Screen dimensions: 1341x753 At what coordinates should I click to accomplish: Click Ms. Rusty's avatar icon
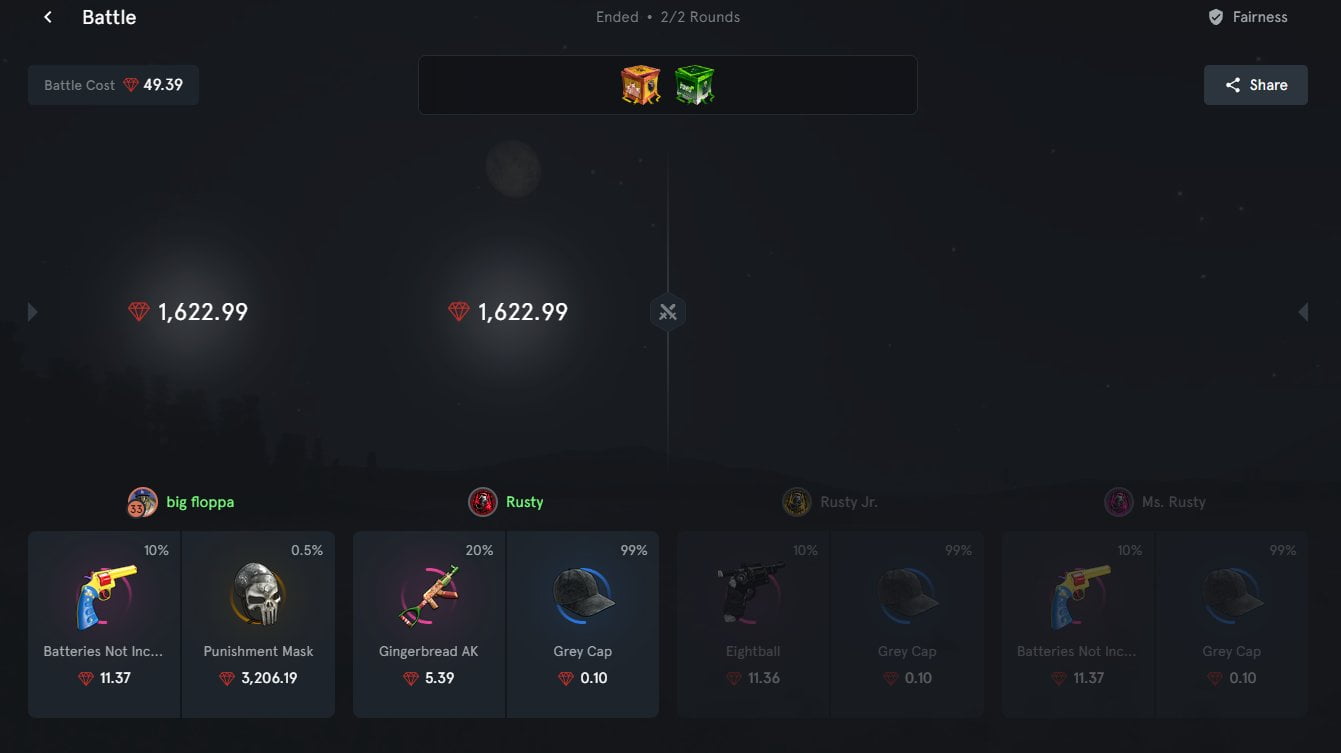1119,501
